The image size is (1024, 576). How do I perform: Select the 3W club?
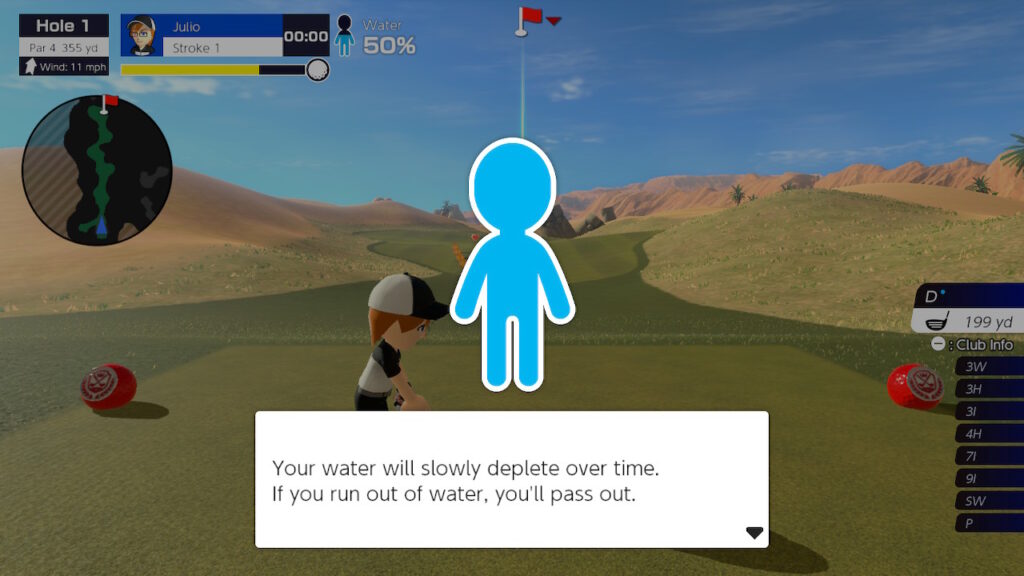pyautogui.click(x=986, y=367)
